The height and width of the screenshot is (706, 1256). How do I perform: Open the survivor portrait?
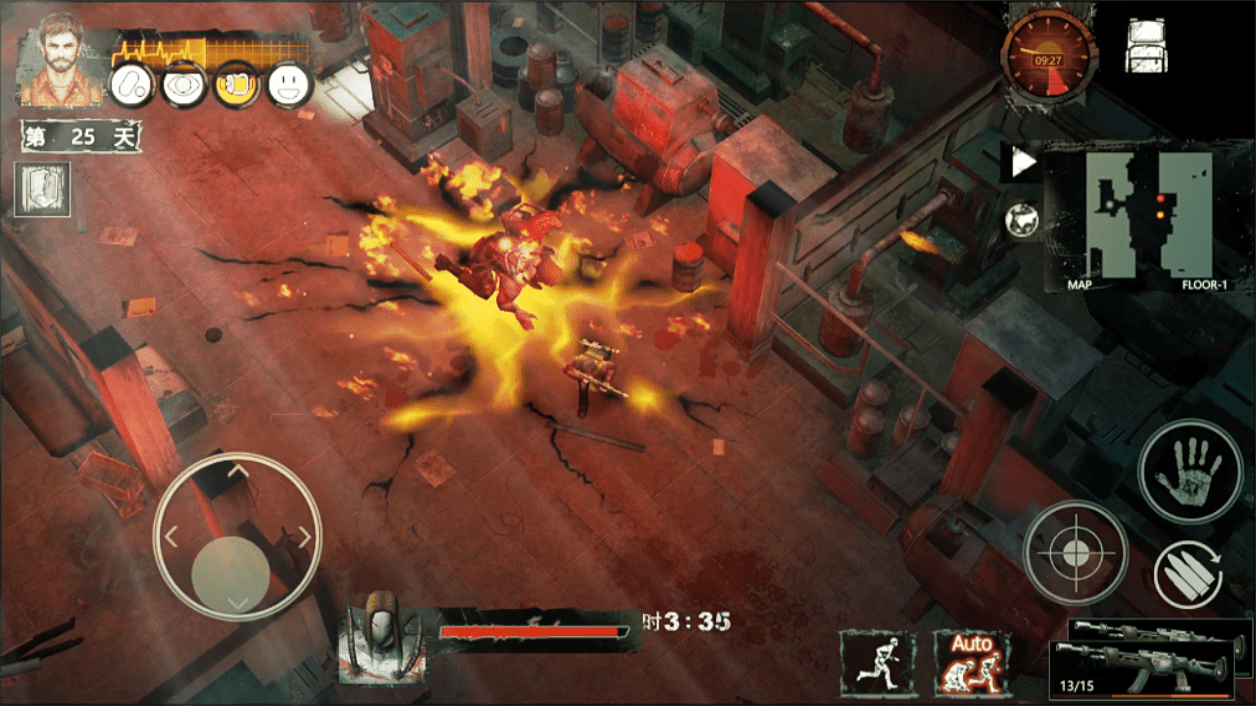pos(62,60)
